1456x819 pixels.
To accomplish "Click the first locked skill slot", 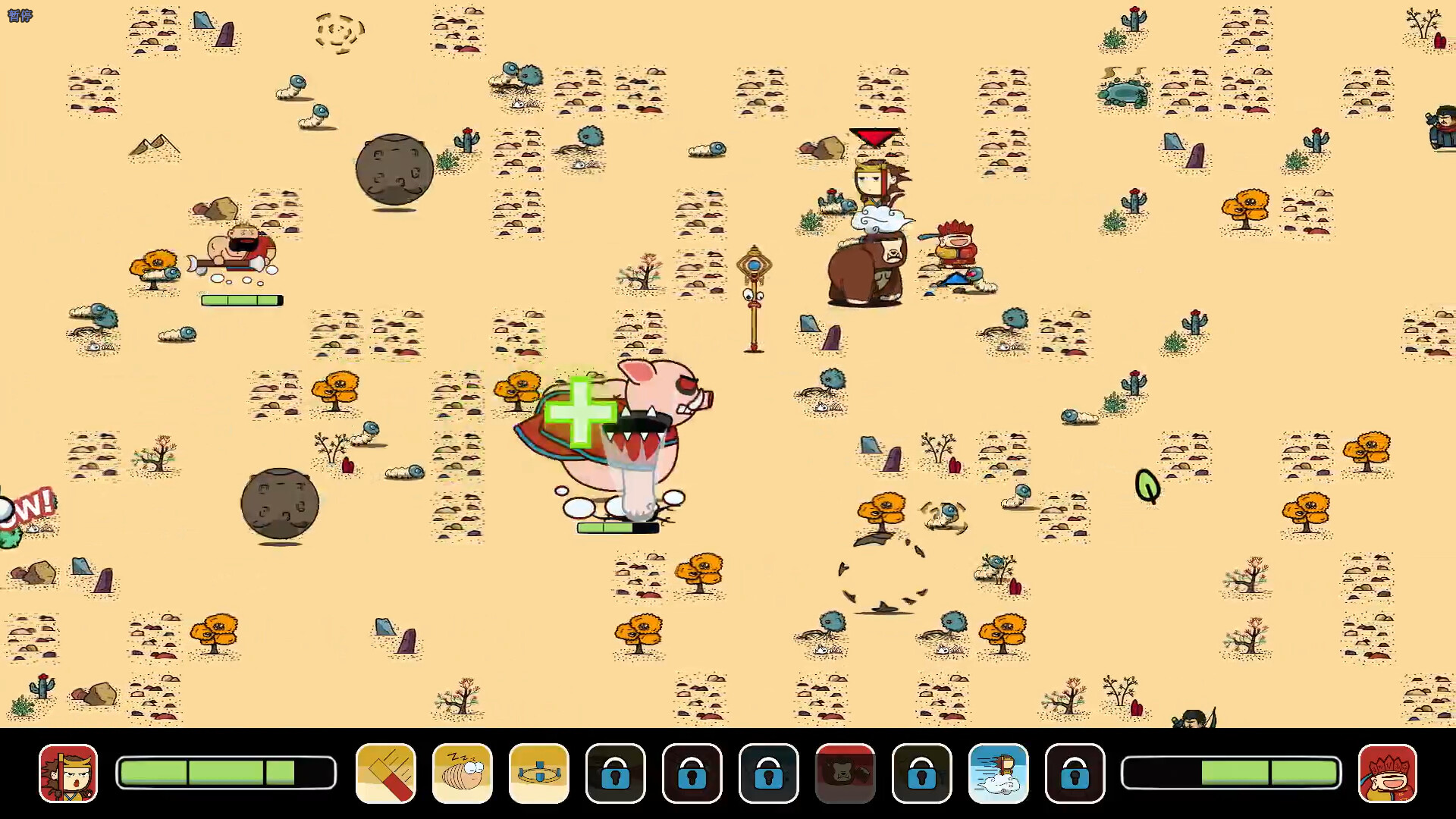I will (x=617, y=773).
